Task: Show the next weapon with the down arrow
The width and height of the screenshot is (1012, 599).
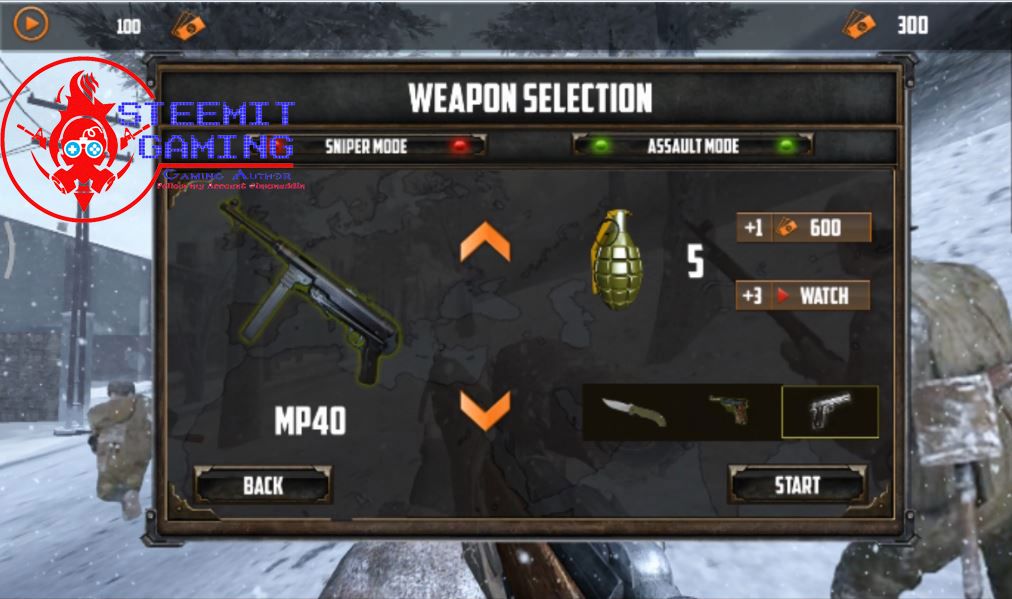Action: click(x=485, y=410)
